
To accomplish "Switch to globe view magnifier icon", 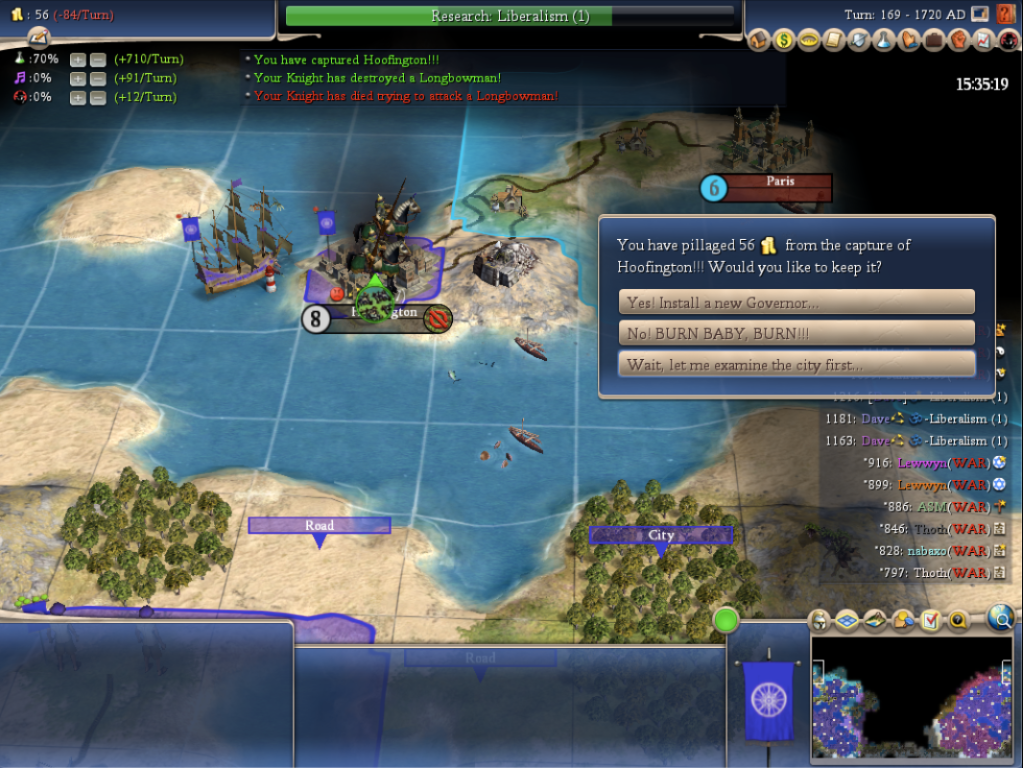I will click(x=1000, y=619).
